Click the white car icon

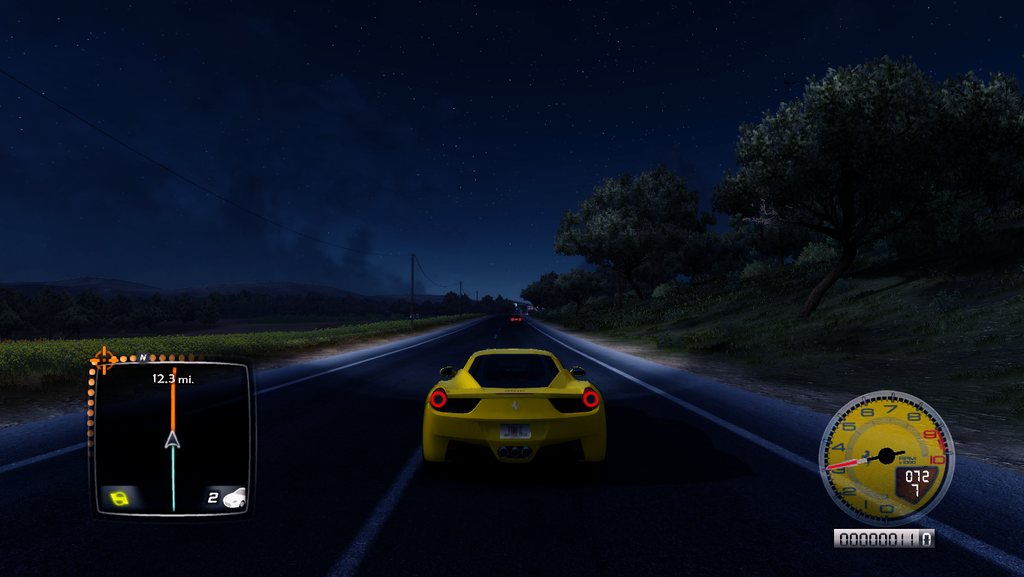(234, 498)
